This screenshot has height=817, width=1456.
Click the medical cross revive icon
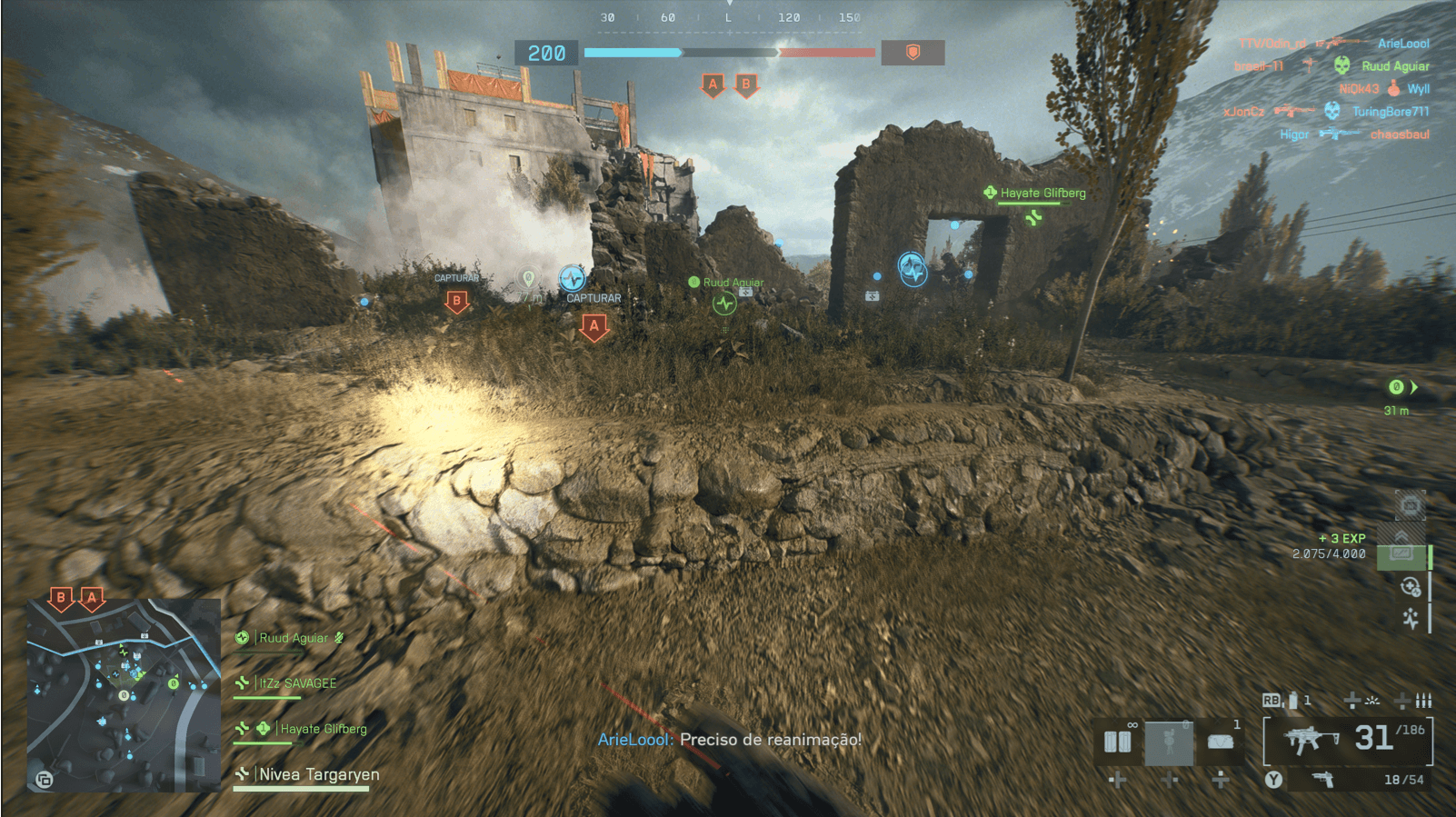click(1411, 587)
